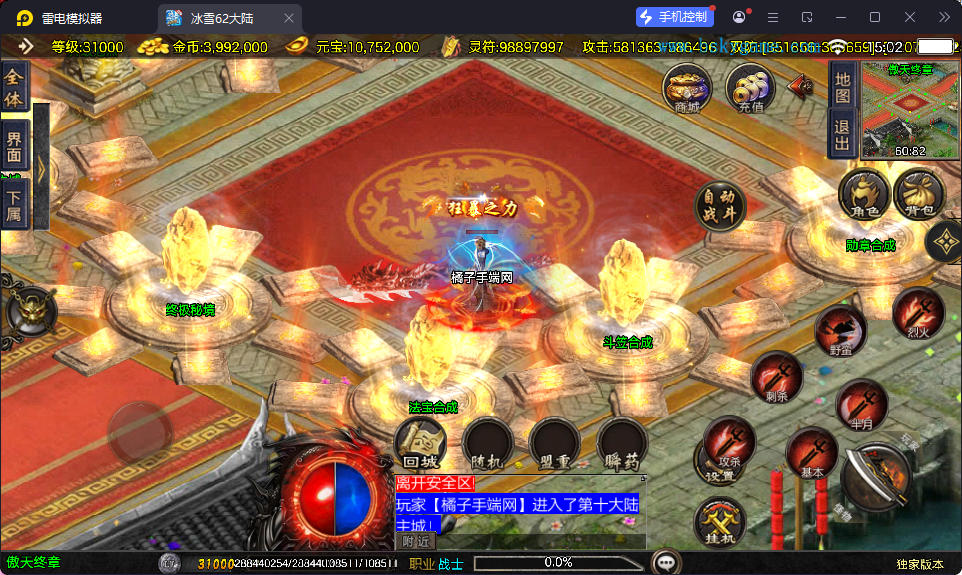Click the 地图 map button
This screenshot has width=962, height=575.
click(842, 88)
